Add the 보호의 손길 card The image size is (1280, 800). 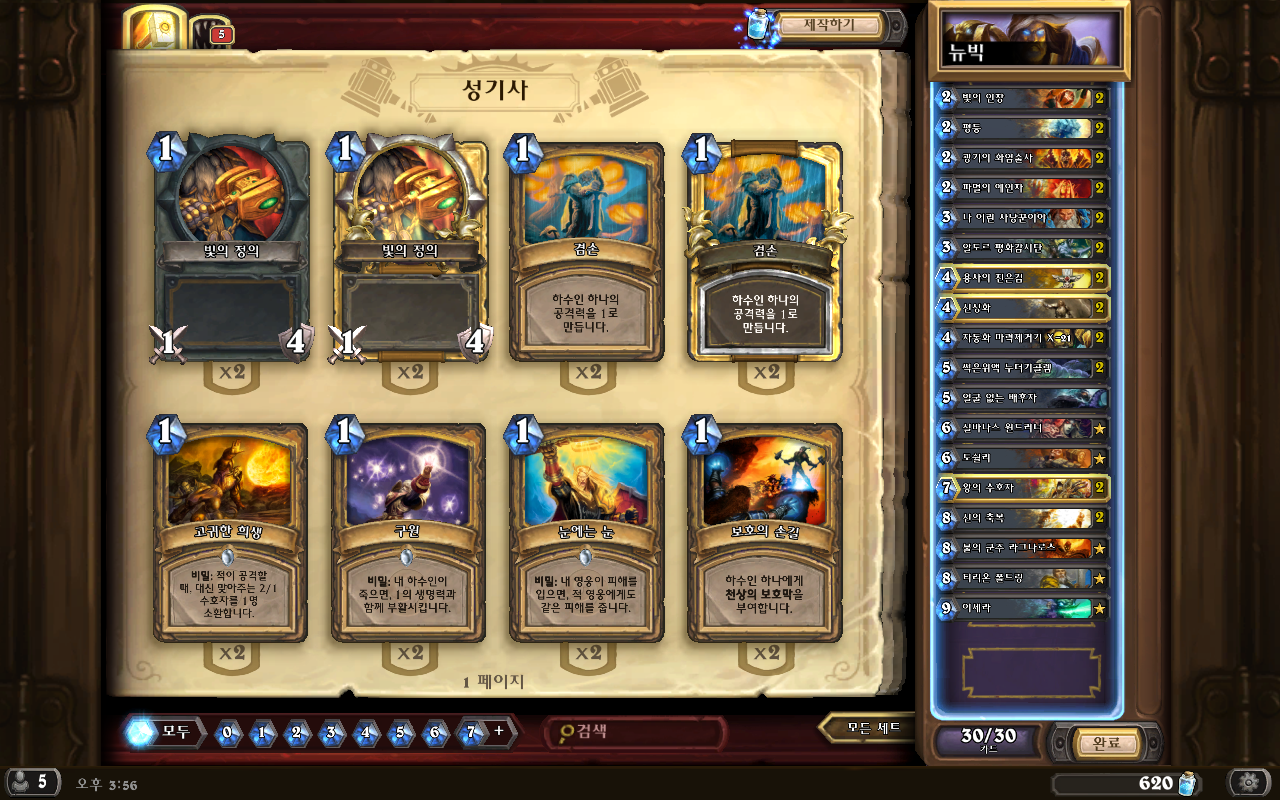click(x=765, y=532)
